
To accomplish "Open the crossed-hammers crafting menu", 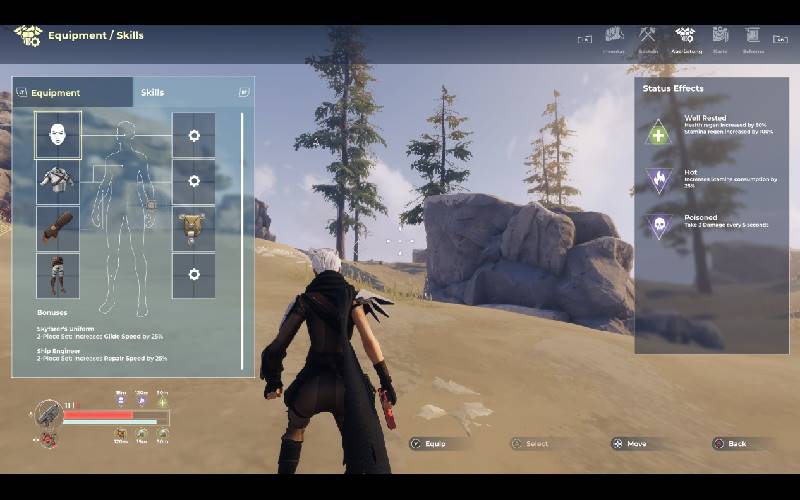I will tap(648, 36).
